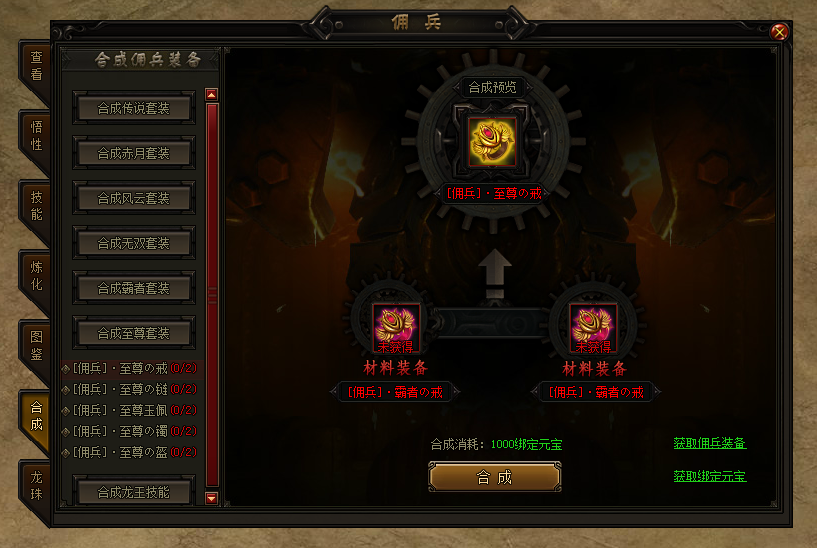Viewport: 817px width, 548px height.
Task: Switch to the 技能 tab
Action: pos(35,206)
